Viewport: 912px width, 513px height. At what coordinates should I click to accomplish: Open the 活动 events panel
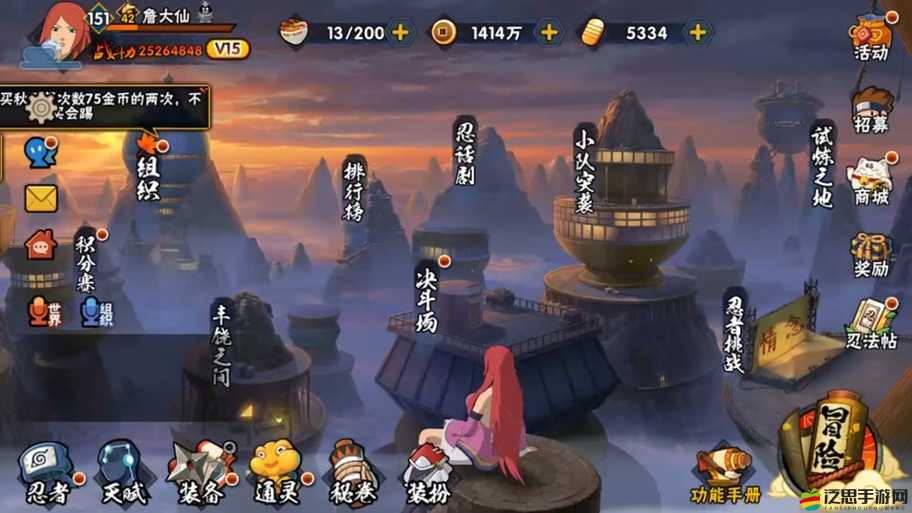coord(871,37)
